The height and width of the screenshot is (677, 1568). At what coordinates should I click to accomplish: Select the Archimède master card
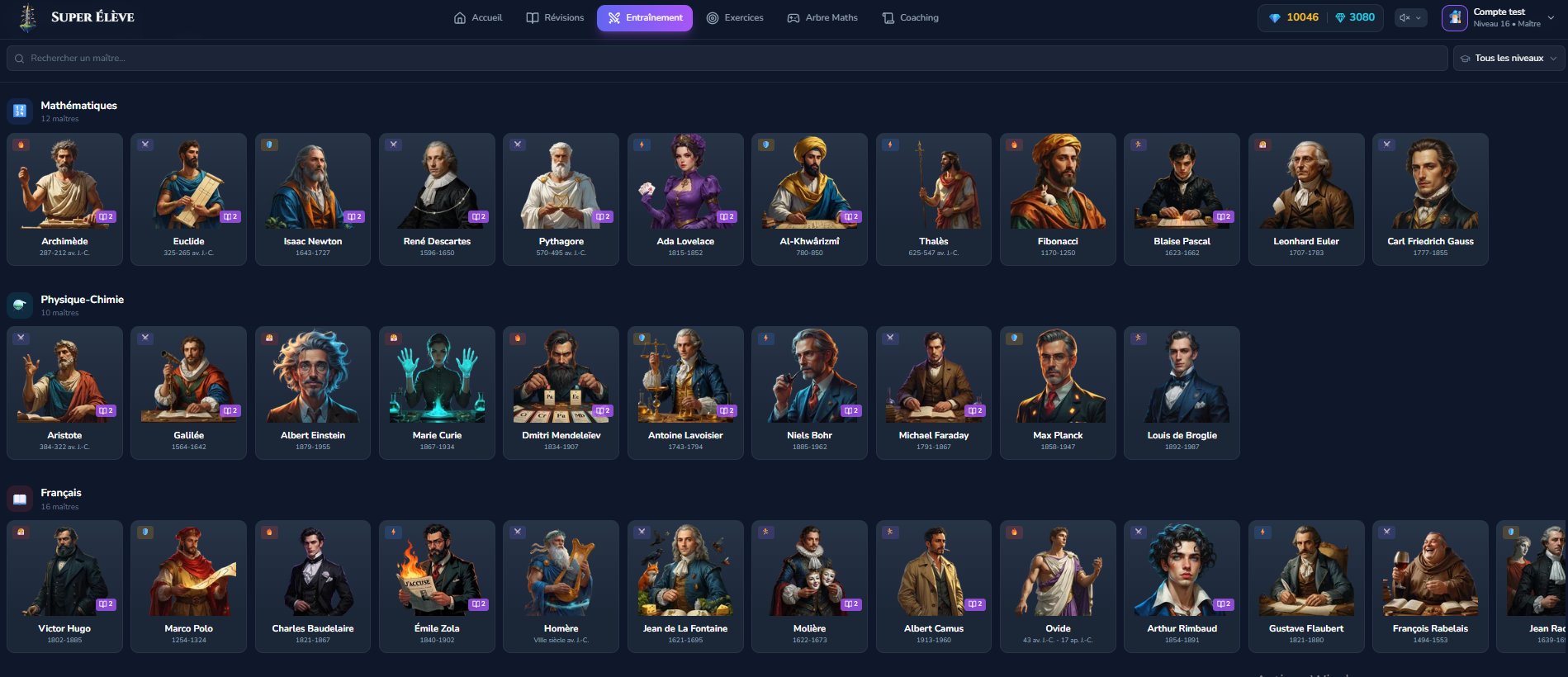64,198
